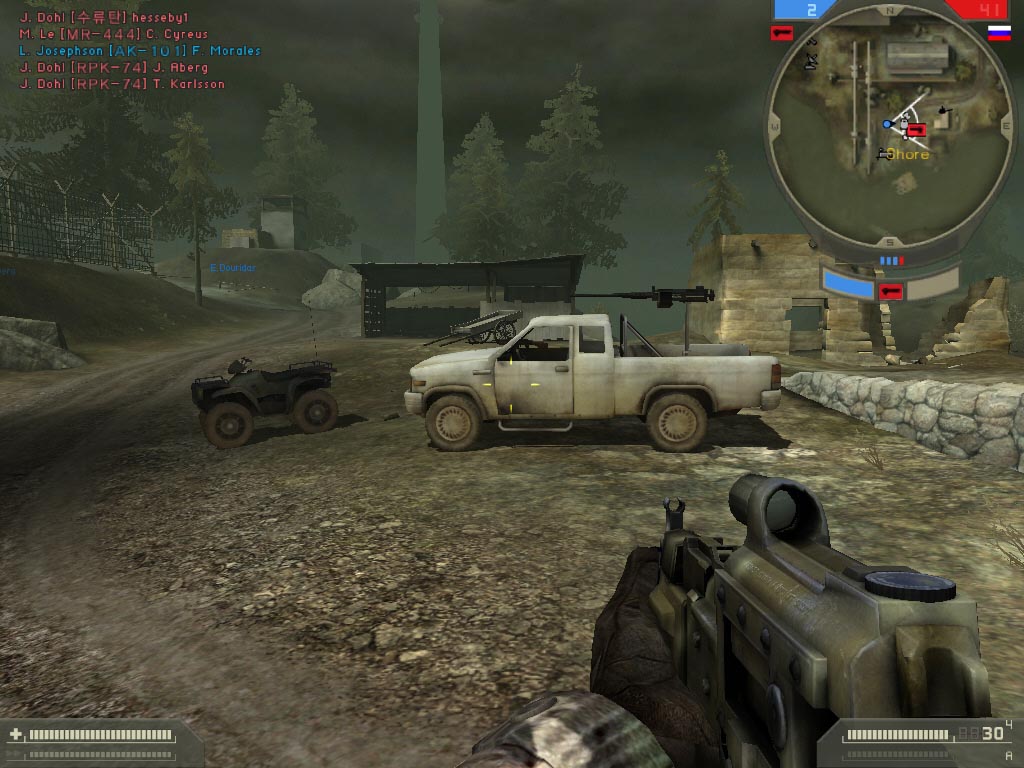Click the M. Le MR-444 kill feed row

114,35
